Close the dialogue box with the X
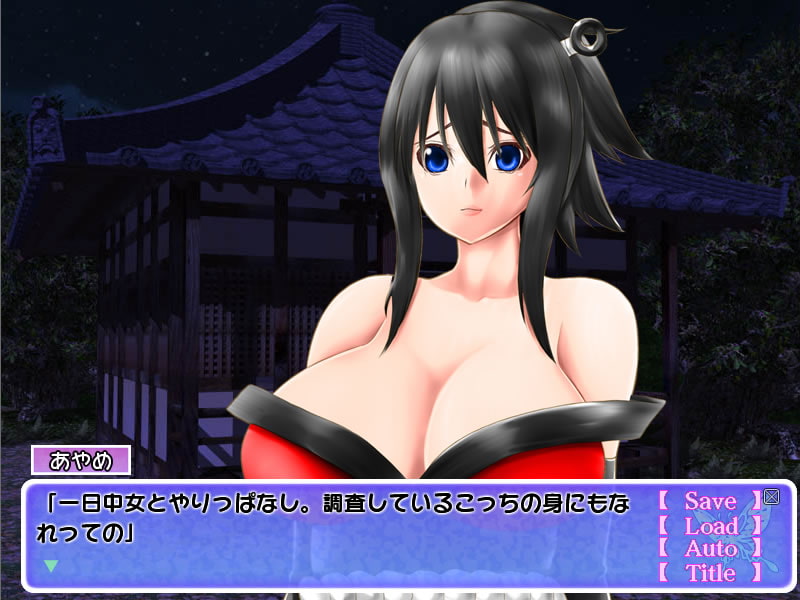 tap(771, 496)
